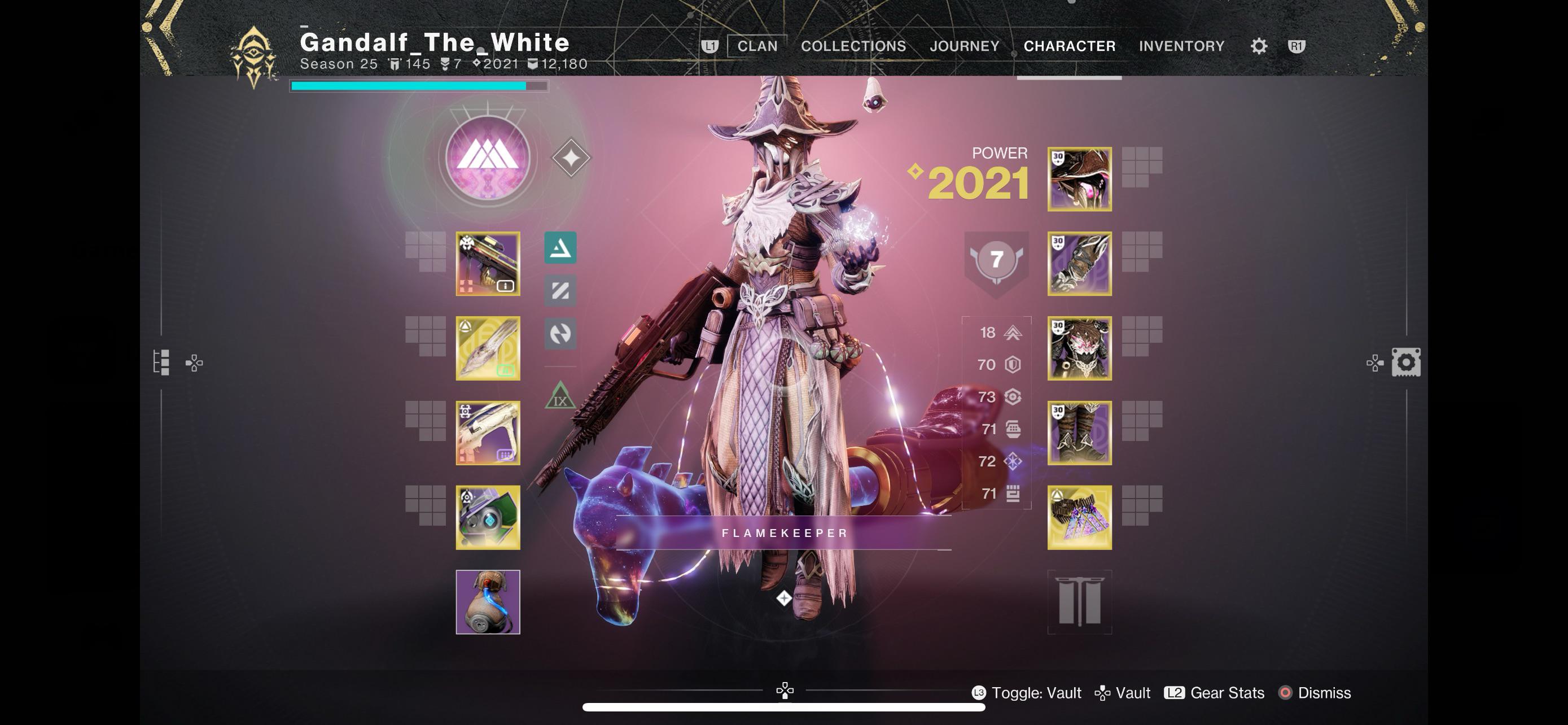The image size is (1568, 725).
Task: Open the settings gear menu
Action: 1258,46
